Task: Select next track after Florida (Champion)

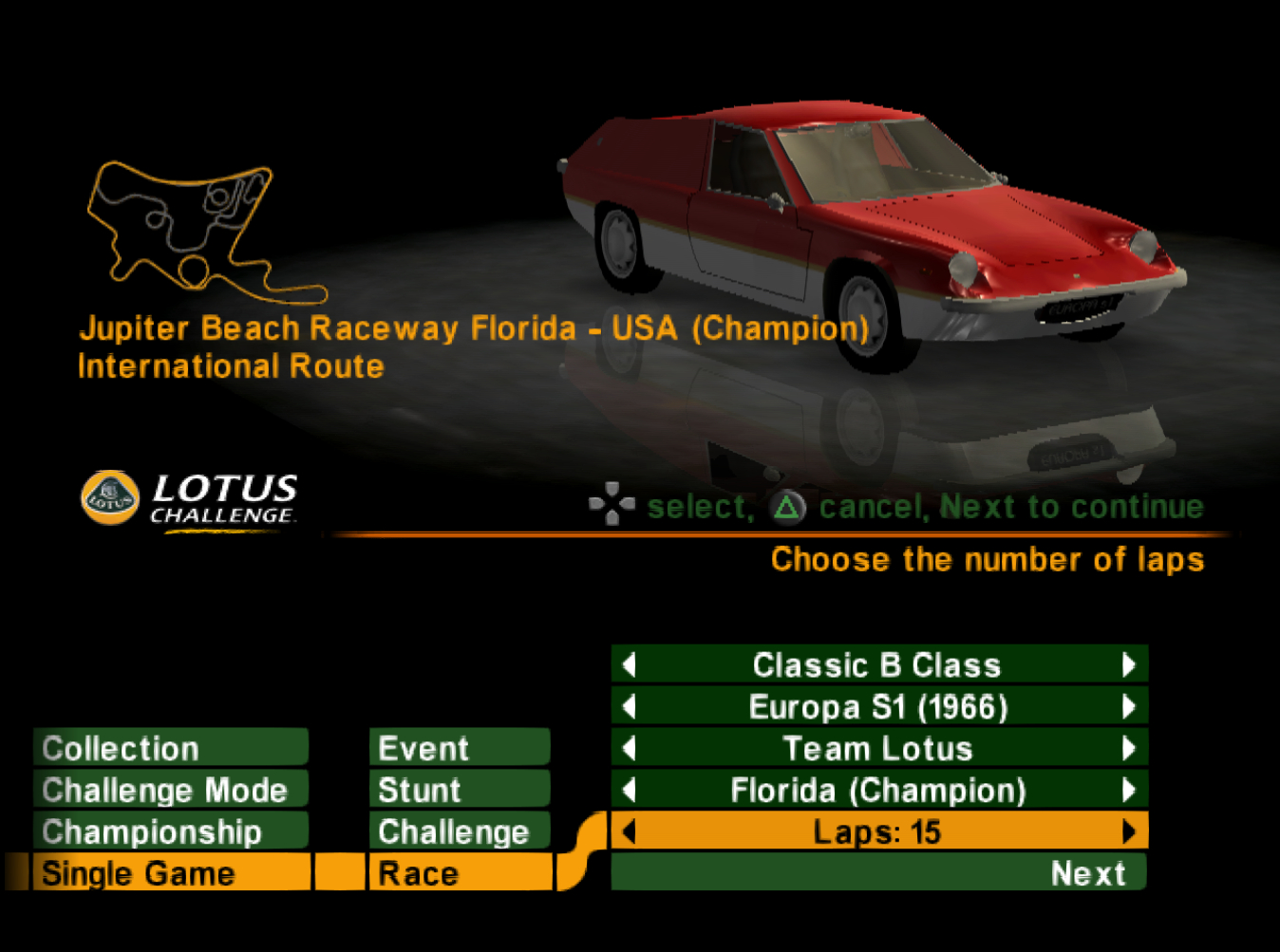Action: [1128, 790]
